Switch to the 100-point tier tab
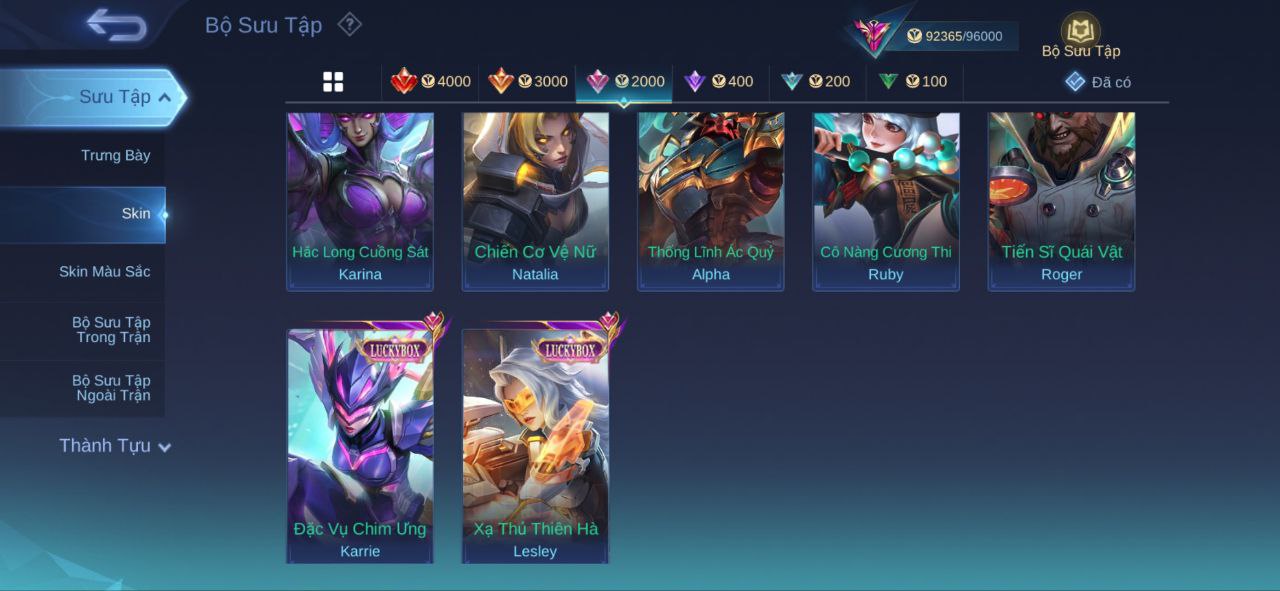This screenshot has width=1280, height=591. (x=913, y=82)
